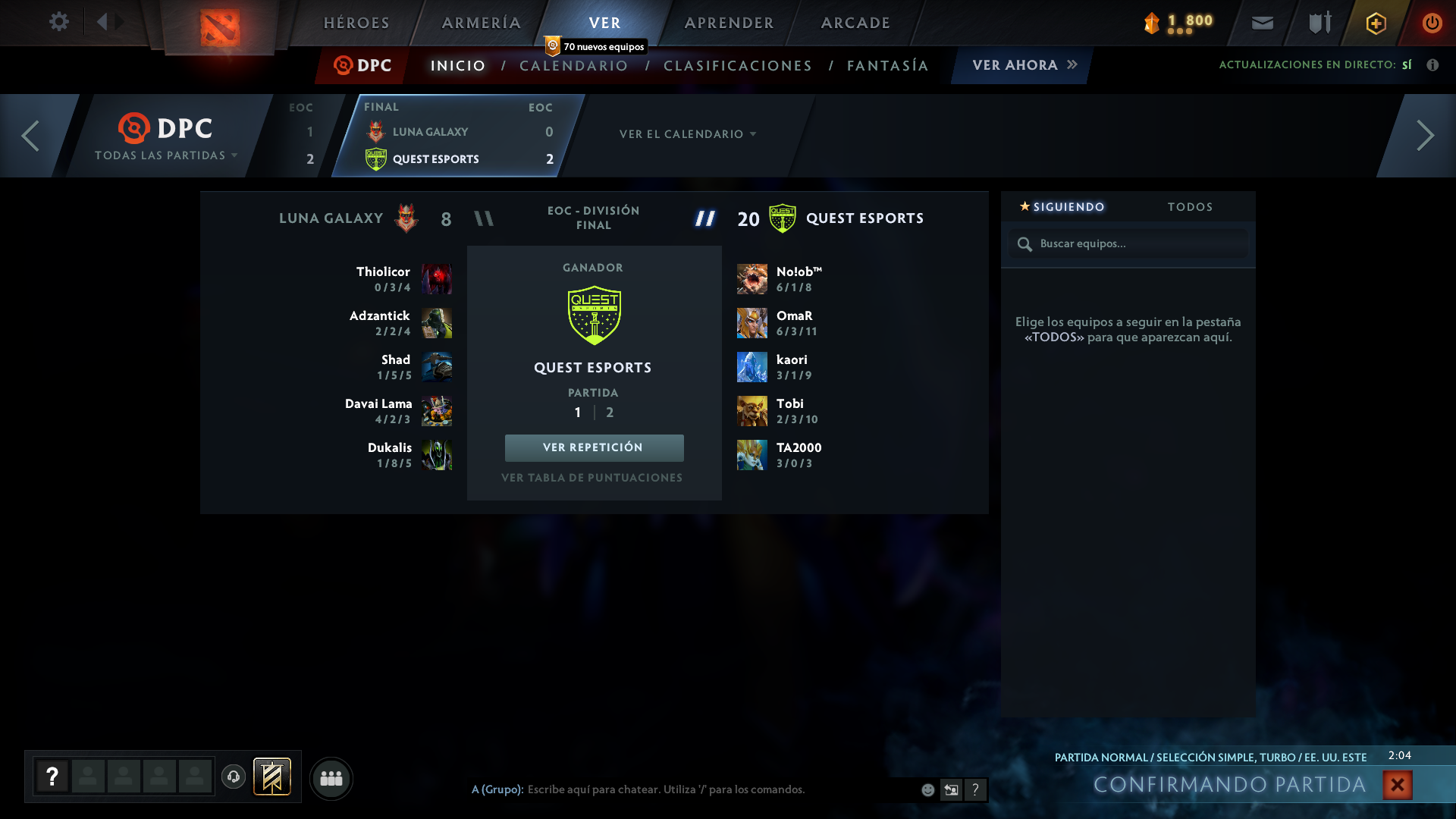Open the emoticon picker in chat bar

pos(927,789)
